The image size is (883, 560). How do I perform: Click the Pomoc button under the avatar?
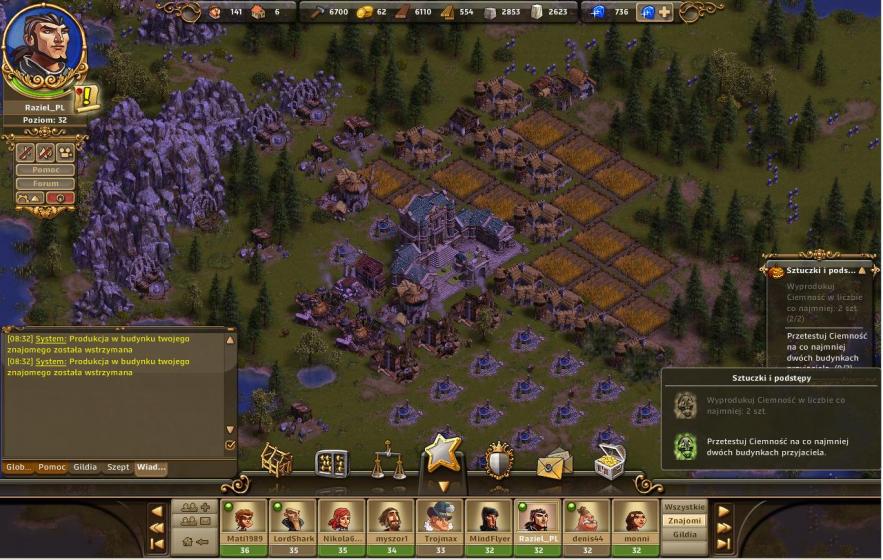[45, 170]
